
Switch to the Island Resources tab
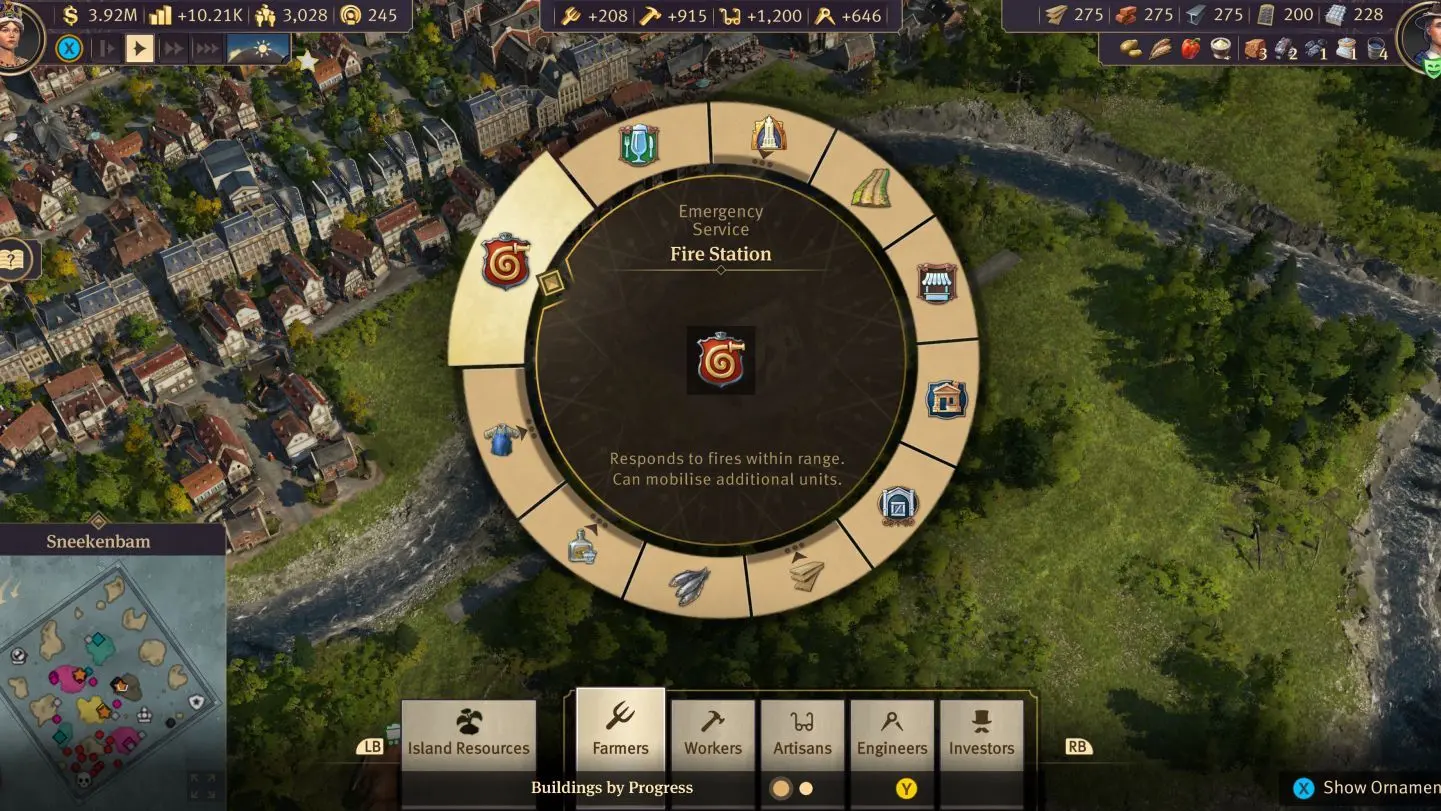[x=468, y=734]
